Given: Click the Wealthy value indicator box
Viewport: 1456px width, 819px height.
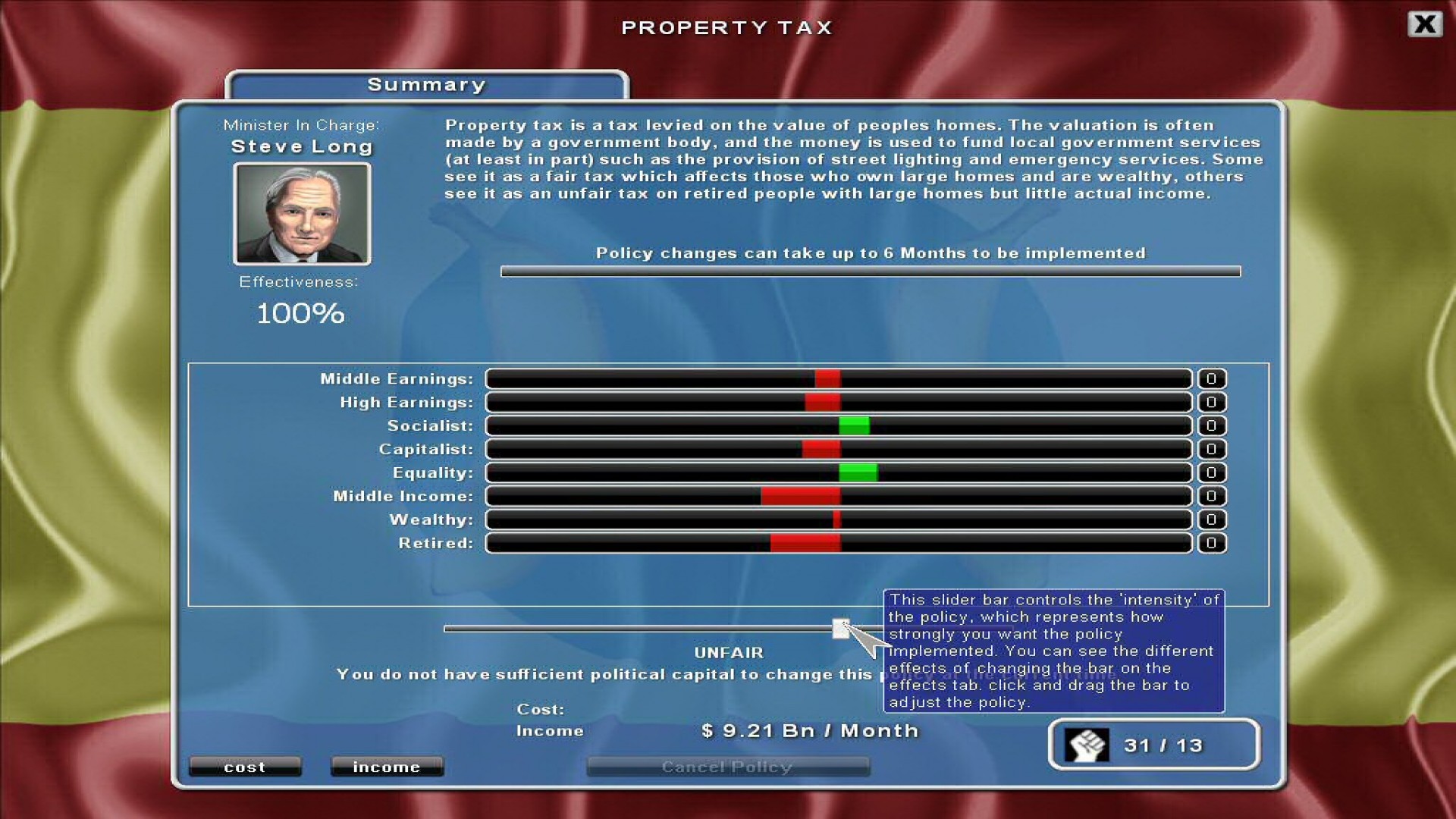Looking at the screenshot, I should click(1211, 520).
